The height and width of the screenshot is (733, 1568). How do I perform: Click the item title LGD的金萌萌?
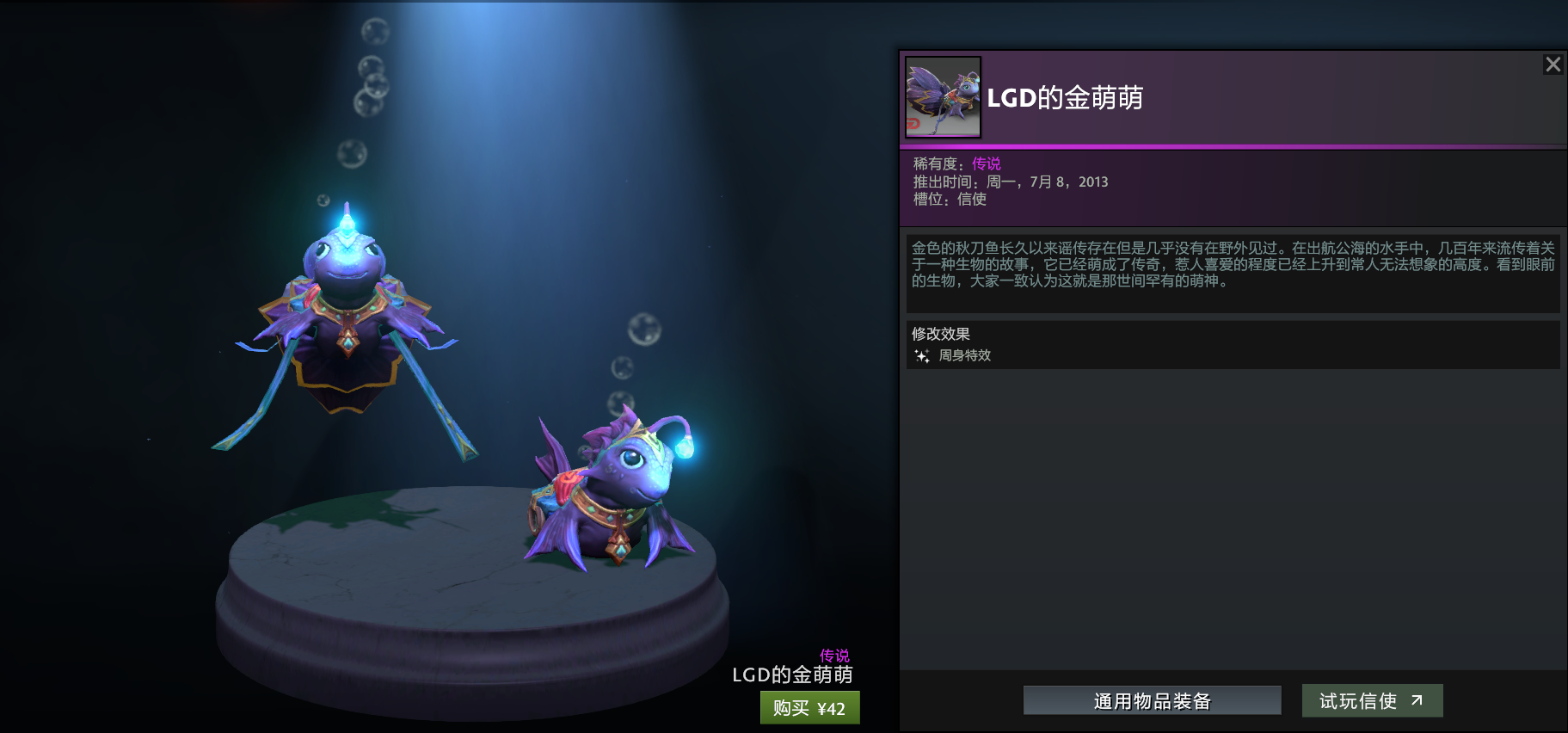pyautogui.click(x=1067, y=97)
